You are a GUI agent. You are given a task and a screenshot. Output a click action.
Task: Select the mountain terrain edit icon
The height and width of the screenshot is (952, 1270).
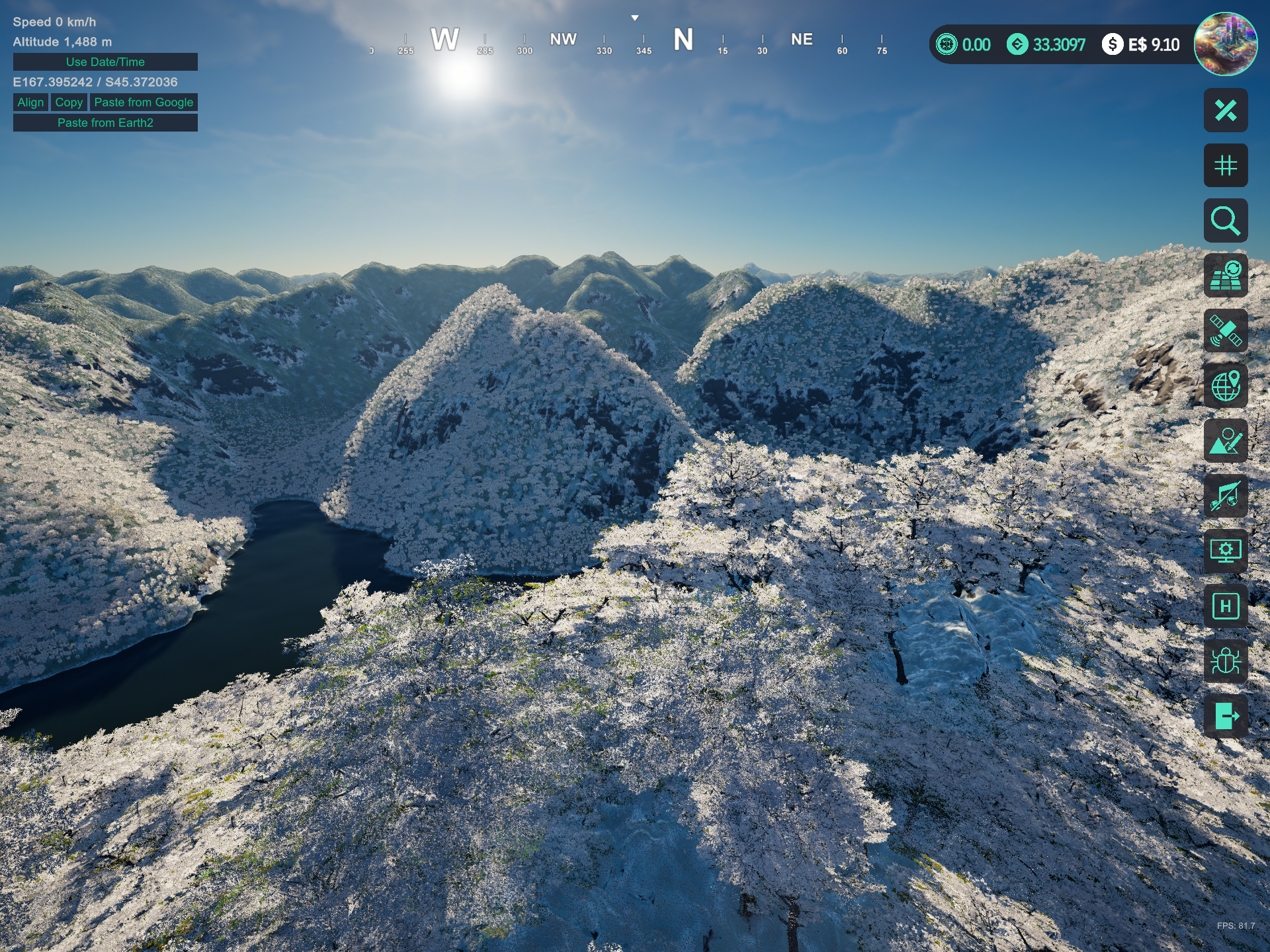click(1225, 441)
